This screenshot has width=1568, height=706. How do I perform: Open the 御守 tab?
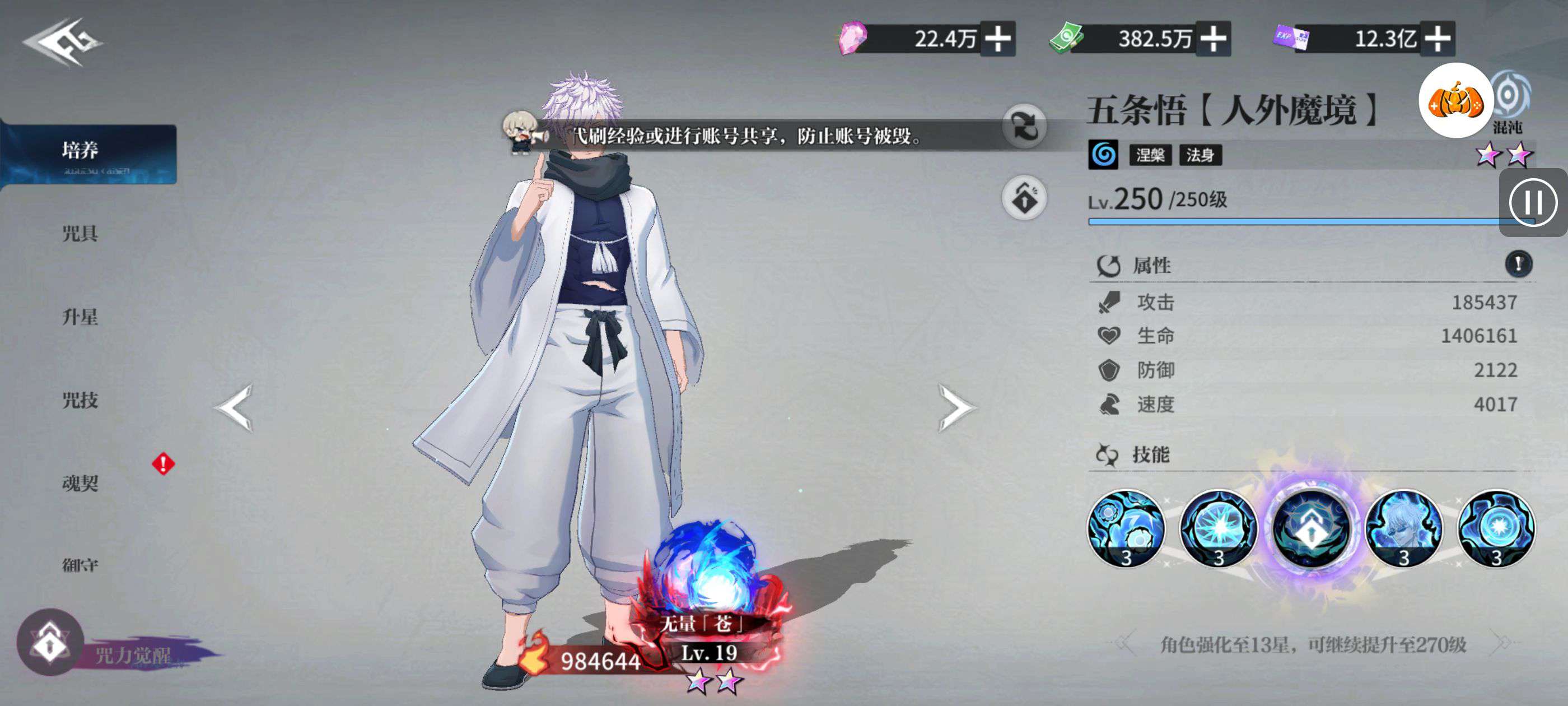pos(80,565)
